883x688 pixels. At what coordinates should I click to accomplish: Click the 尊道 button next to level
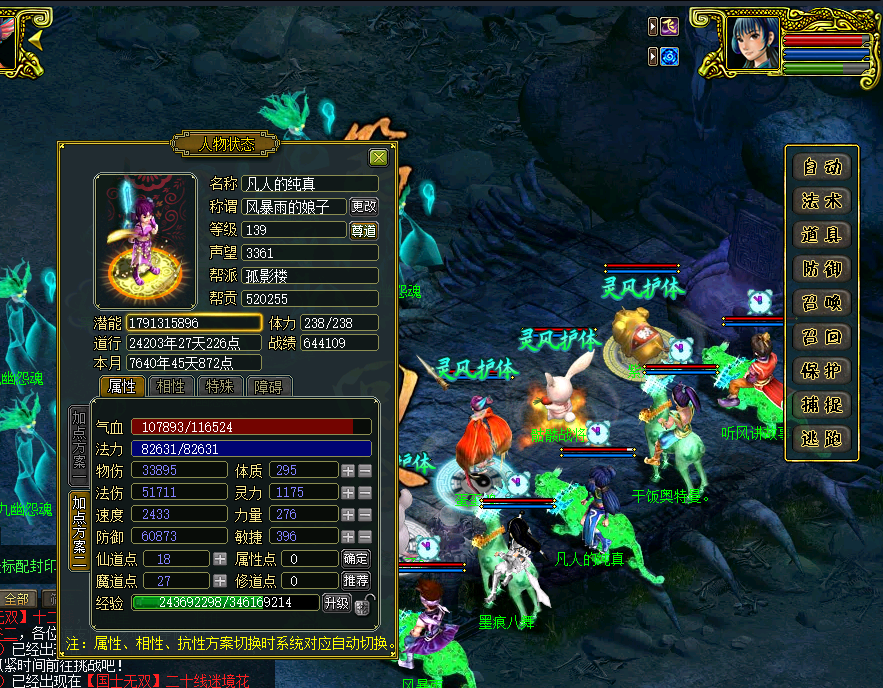(x=364, y=230)
